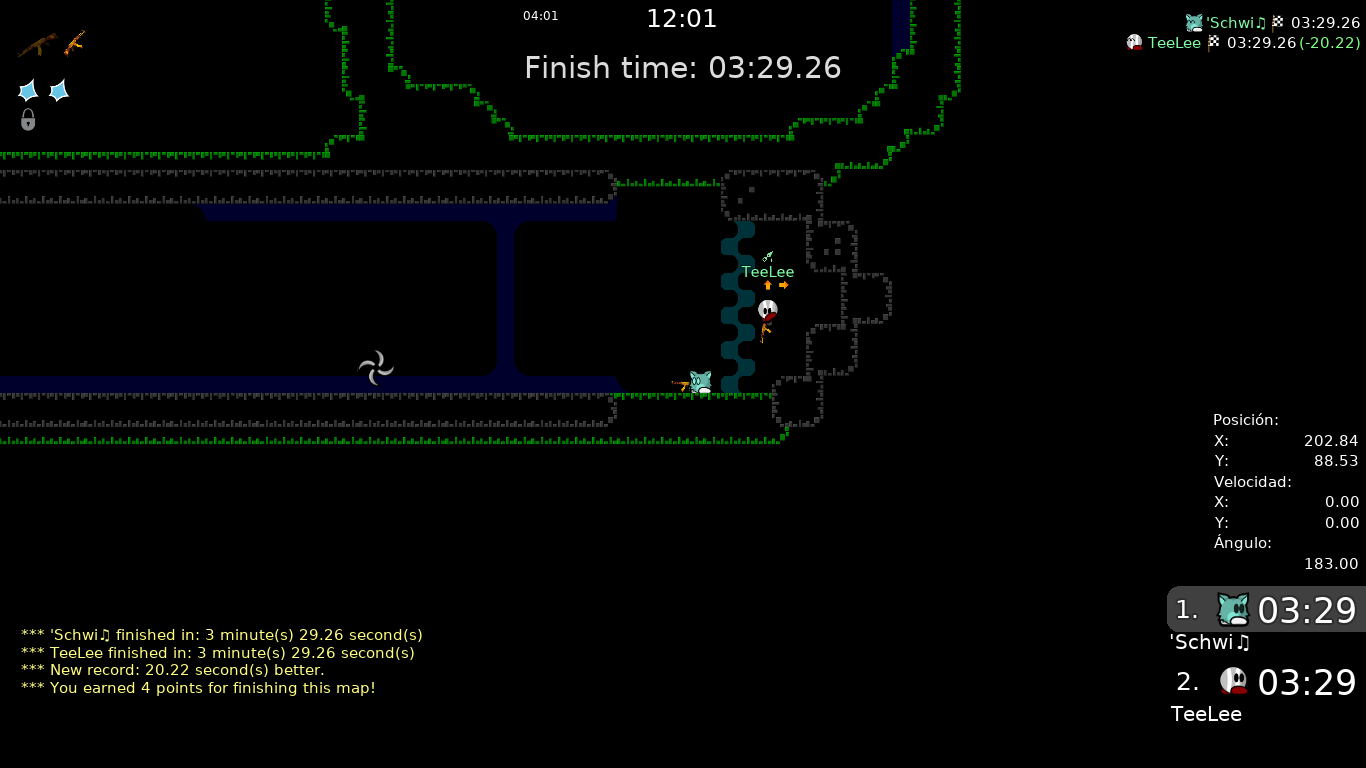Select the bright orange rifle weapon icon
Screen dimensions: 1366x768
[75, 43]
